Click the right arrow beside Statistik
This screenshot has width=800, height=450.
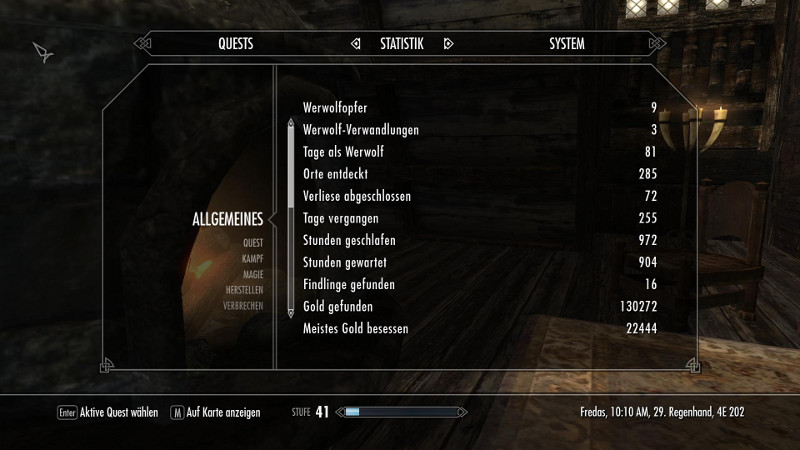448,44
